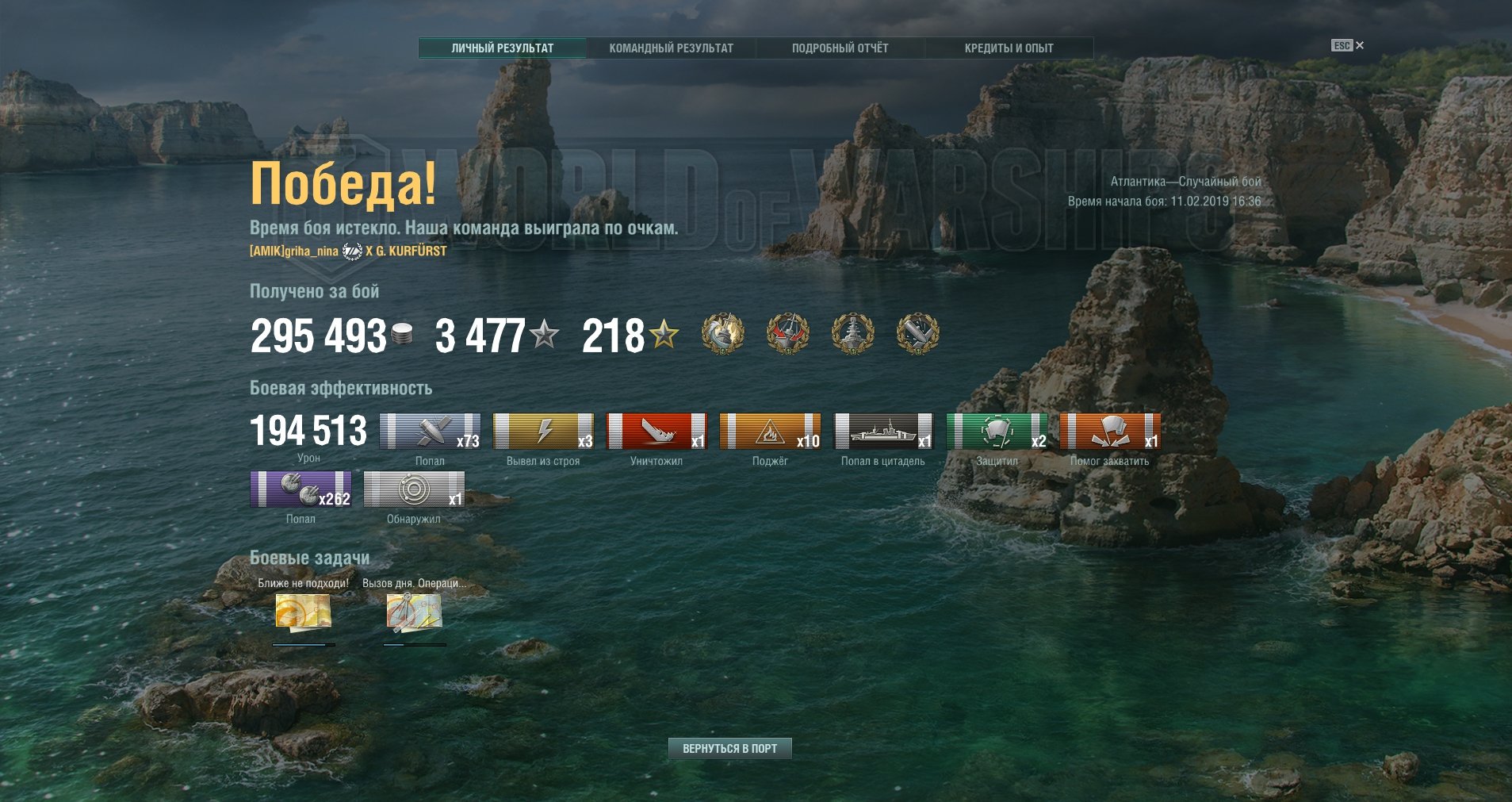Inspect the Поджёг fire ribbon
1512x802 pixels.
(x=770, y=432)
